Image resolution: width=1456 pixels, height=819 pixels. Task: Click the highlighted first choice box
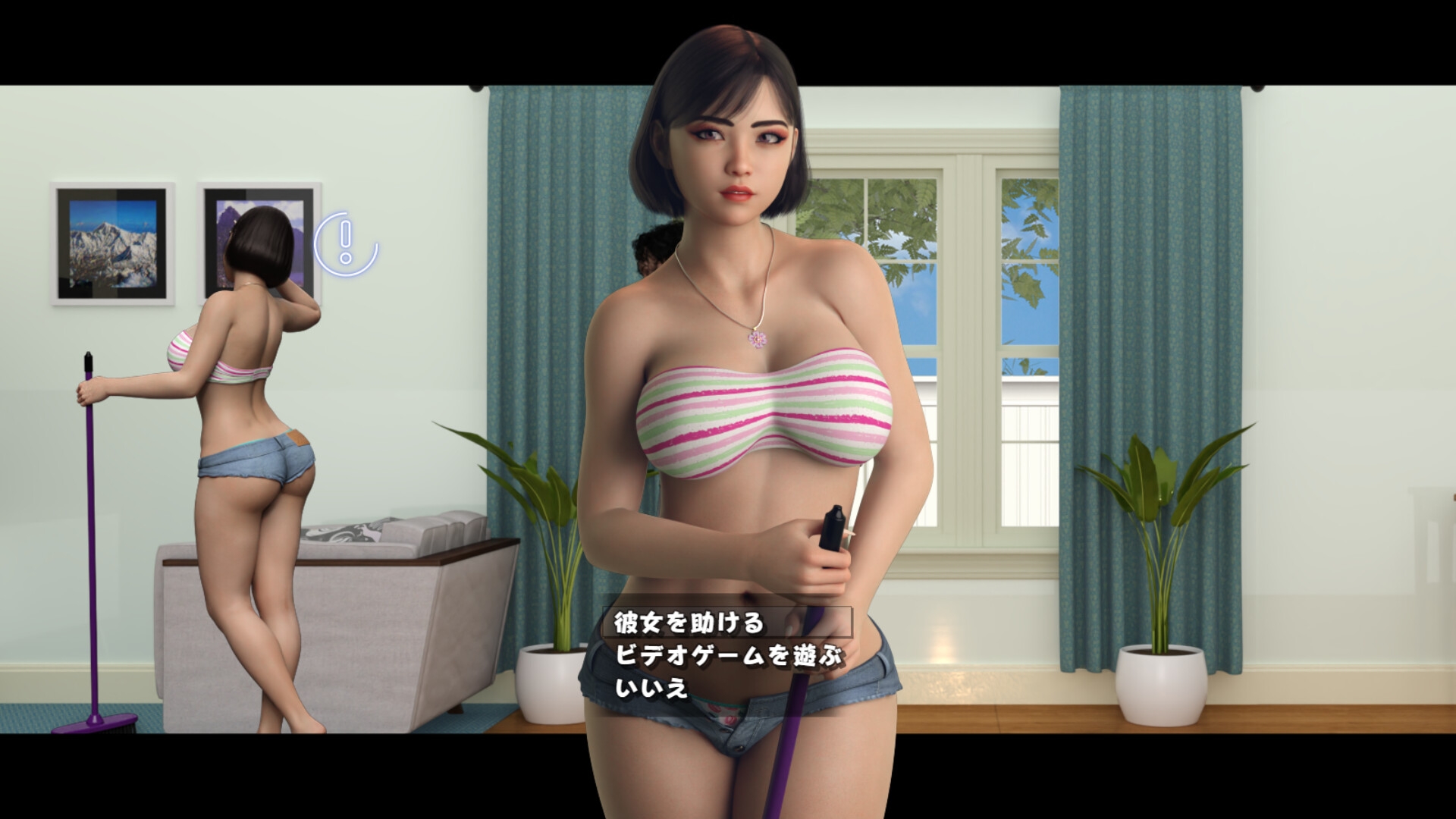pyautogui.click(x=728, y=623)
